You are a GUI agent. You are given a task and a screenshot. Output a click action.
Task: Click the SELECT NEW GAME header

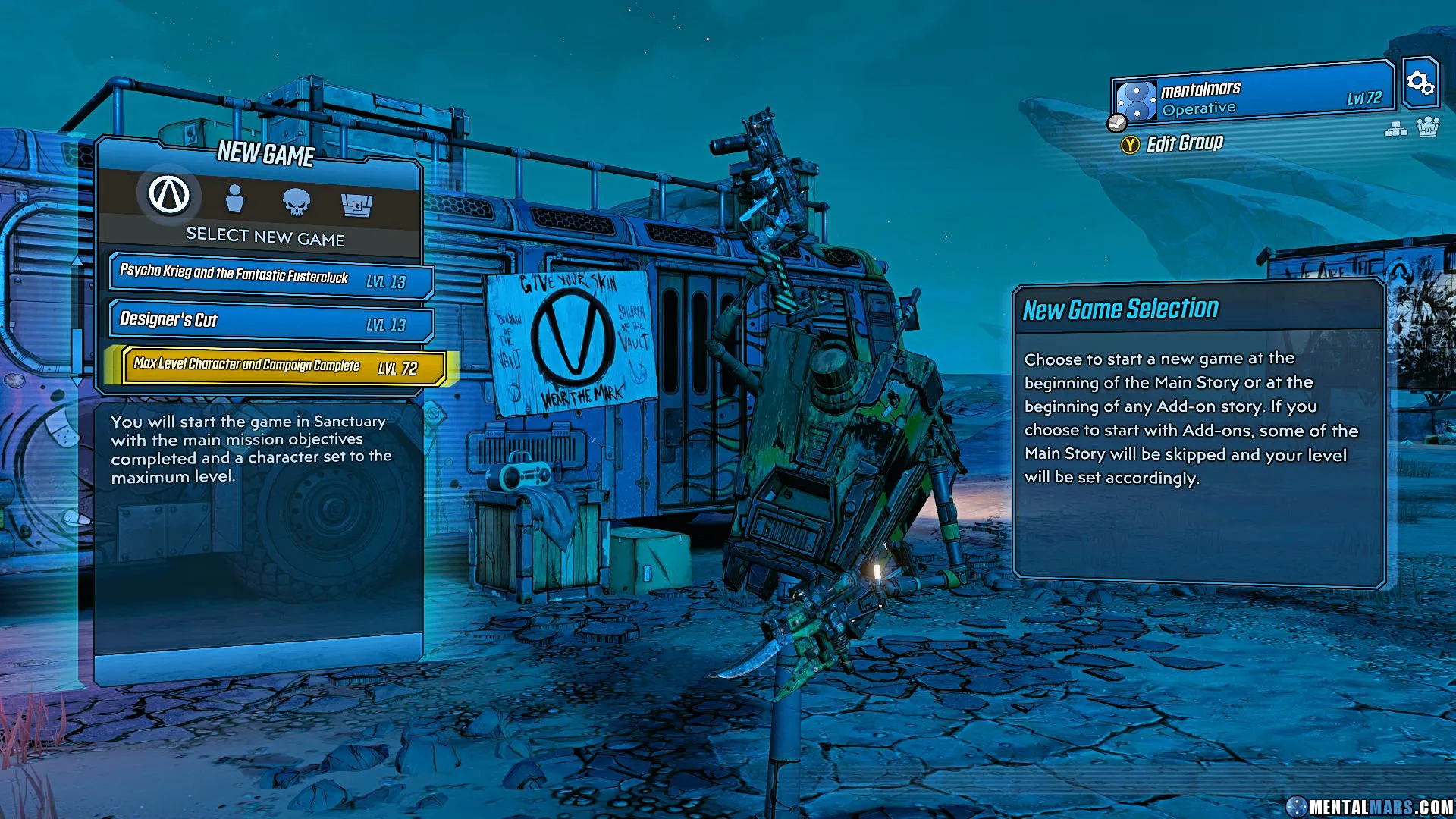(267, 236)
